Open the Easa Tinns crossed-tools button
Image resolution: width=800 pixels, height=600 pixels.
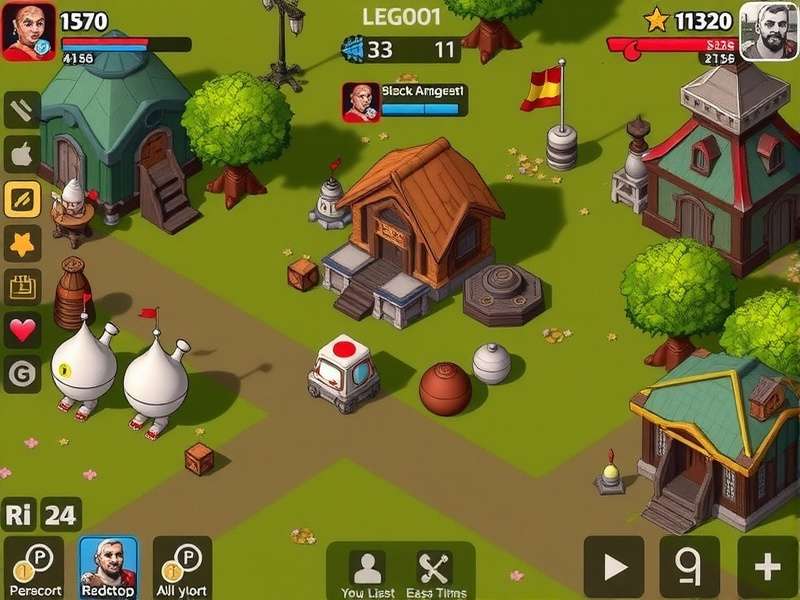pyautogui.click(x=435, y=573)
